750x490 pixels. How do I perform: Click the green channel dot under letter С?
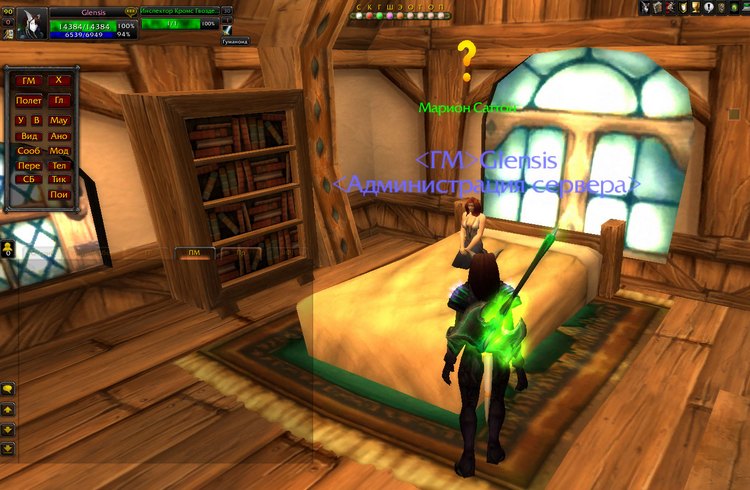pos(359,16)
